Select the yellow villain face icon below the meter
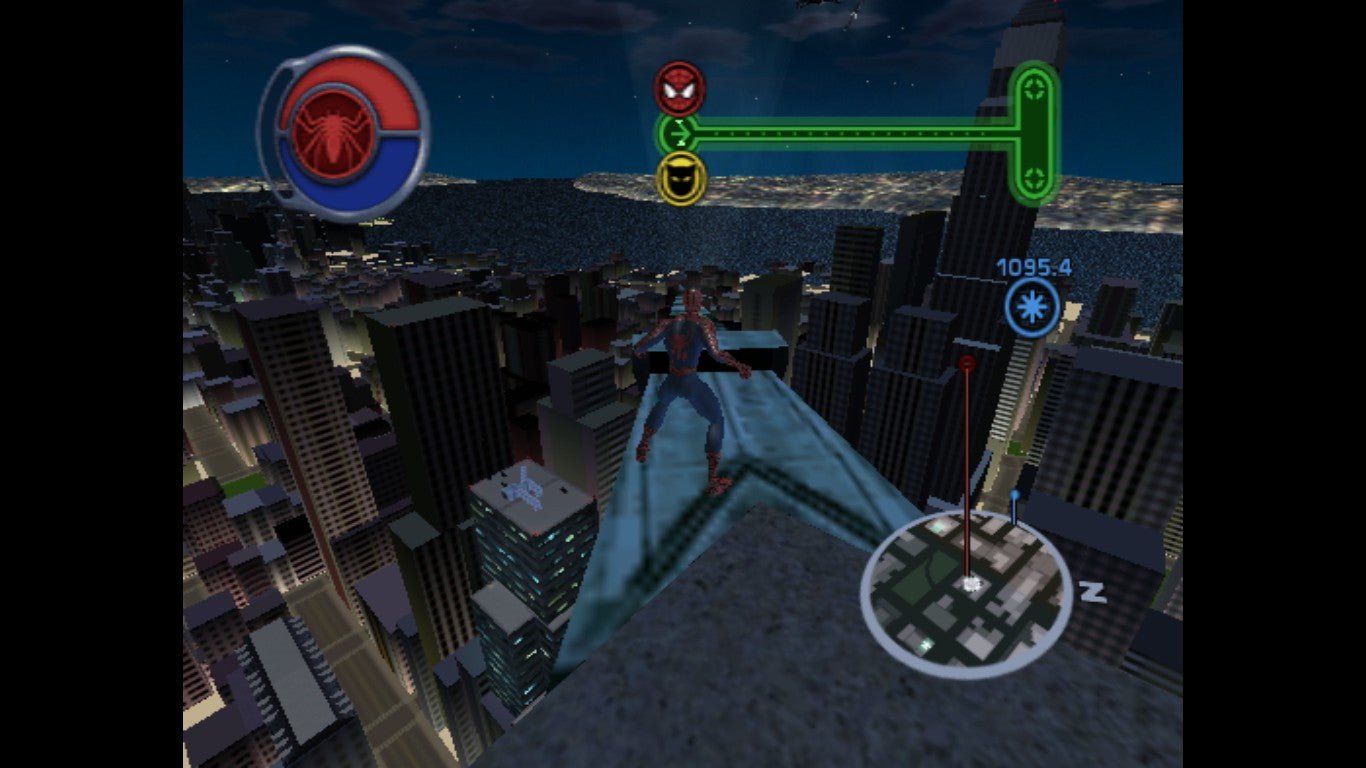Screen dimensions: 1366x768 click(678, 180)
